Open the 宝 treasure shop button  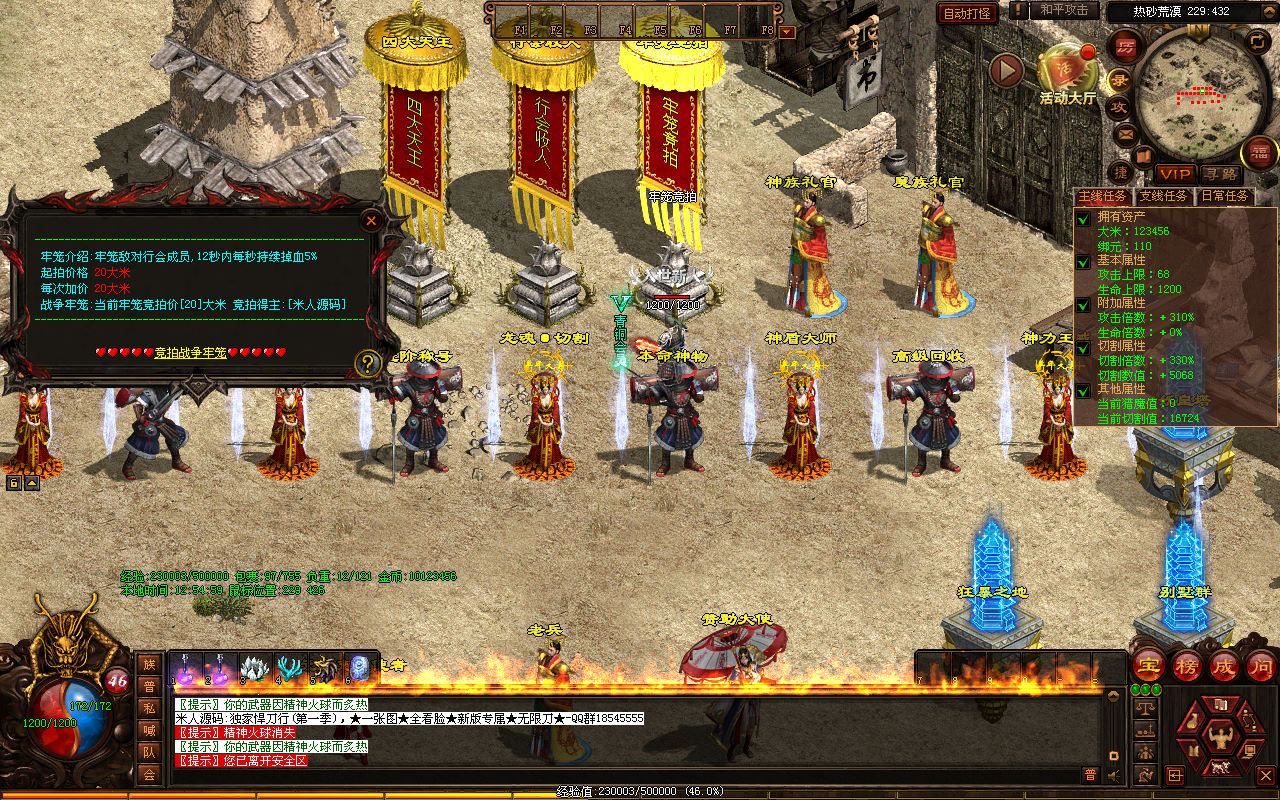1148,665
